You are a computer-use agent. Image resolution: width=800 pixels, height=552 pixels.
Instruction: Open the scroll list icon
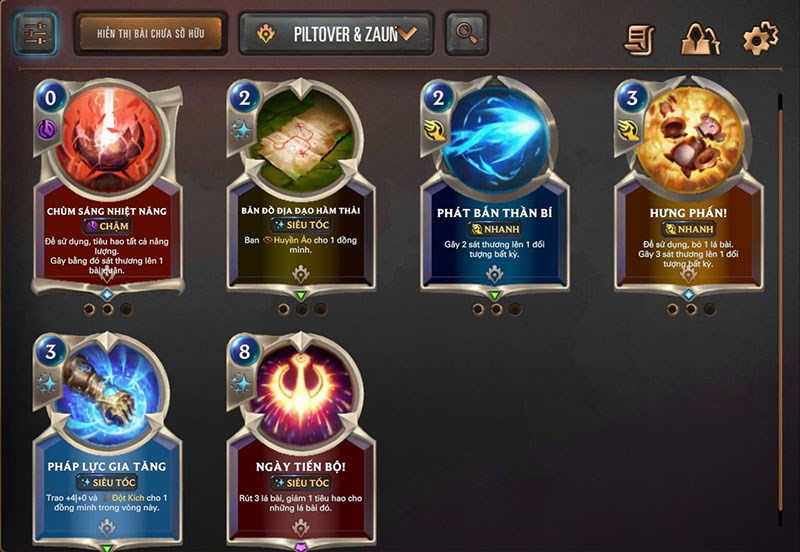point(640,38)
